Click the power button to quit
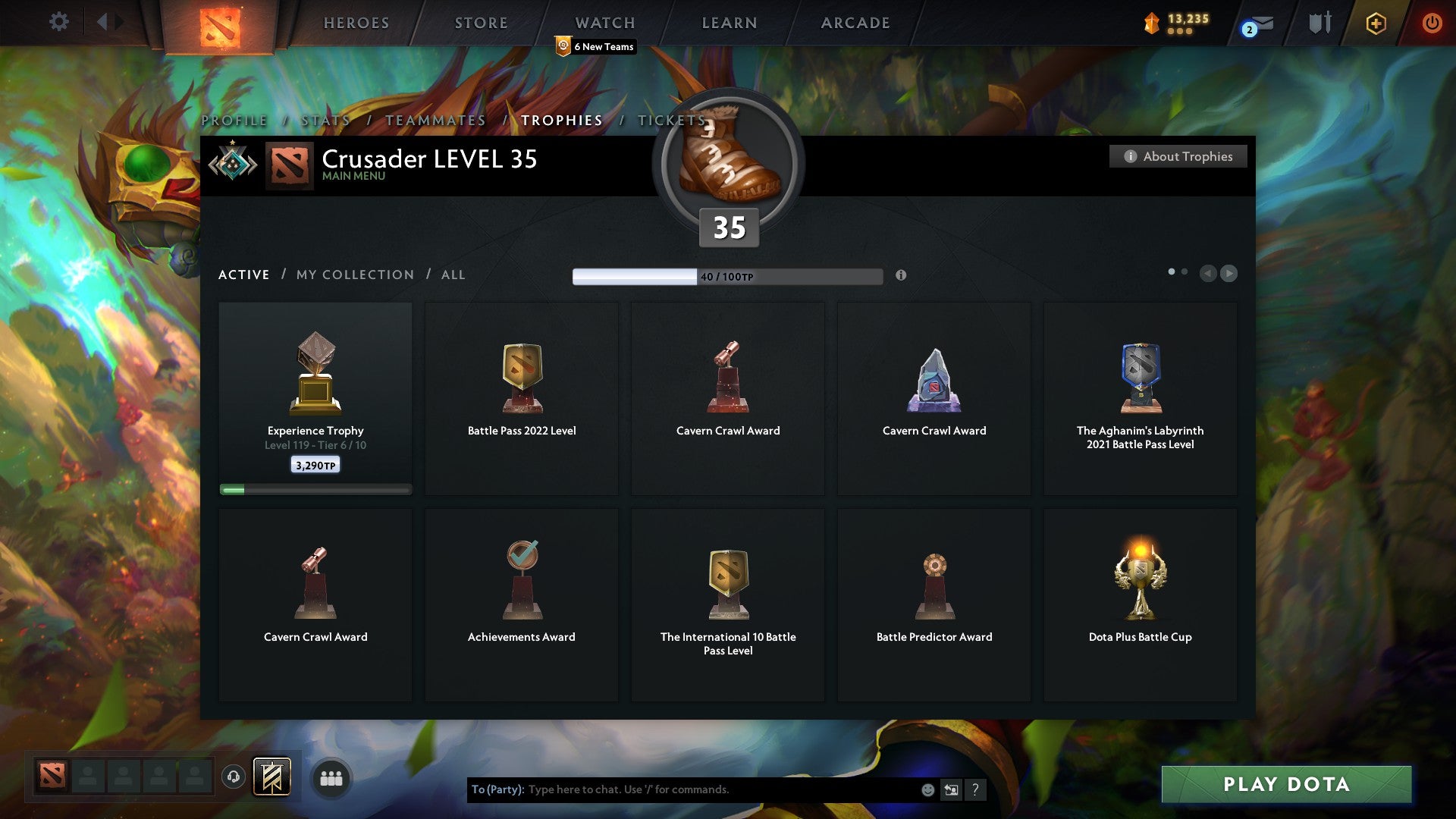This screenshot has width=1456, height=819. [x=1432, y=23]
